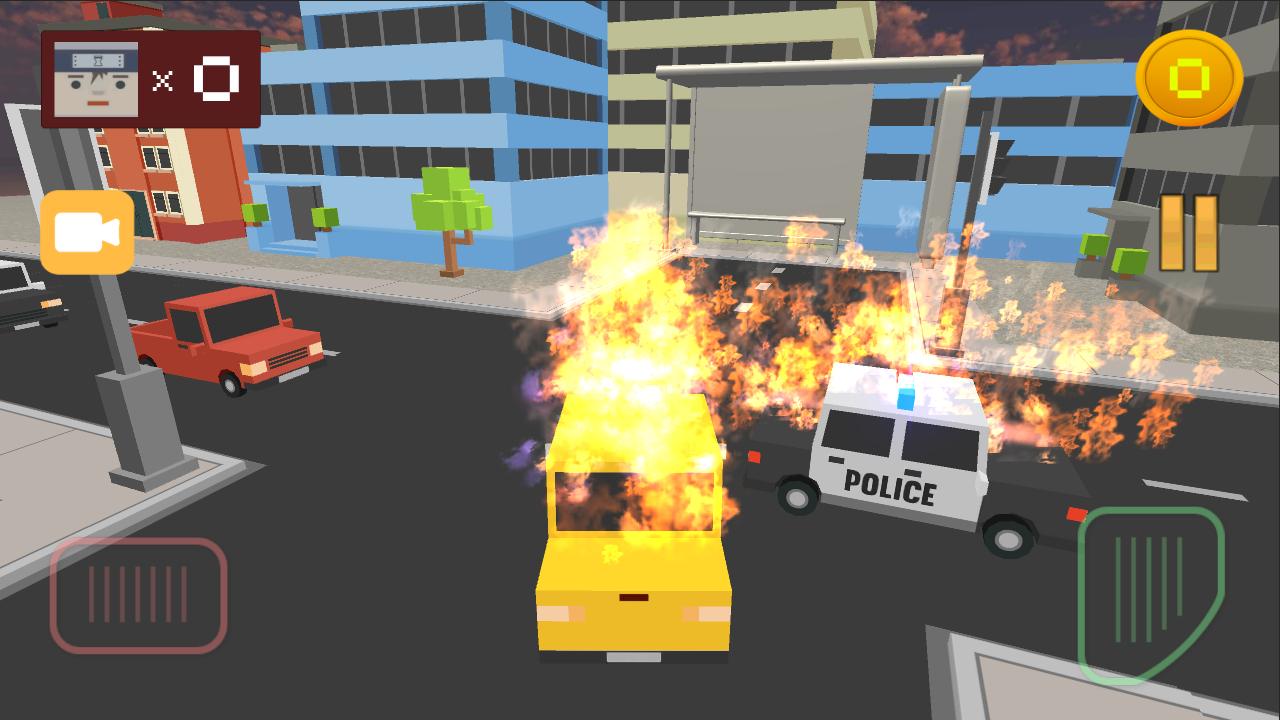This screenshot has height=720, width=1280.
Task: Tap the camera lens on the record button
Action: (x=87, y=234)
